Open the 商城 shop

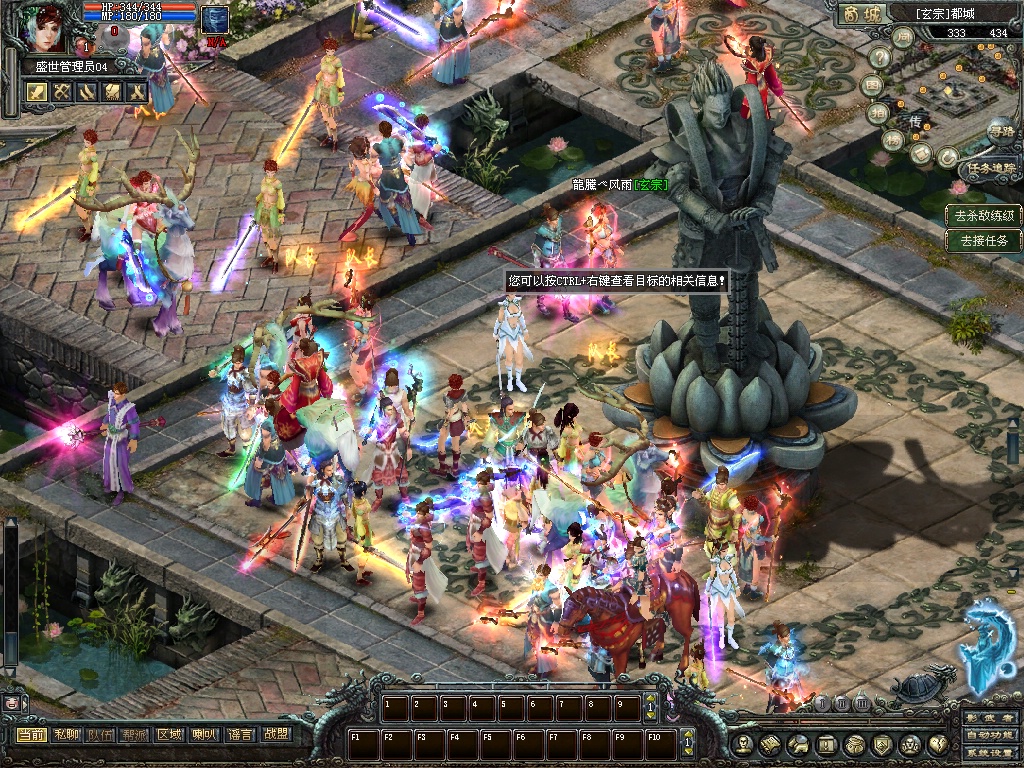coord(864,14)
